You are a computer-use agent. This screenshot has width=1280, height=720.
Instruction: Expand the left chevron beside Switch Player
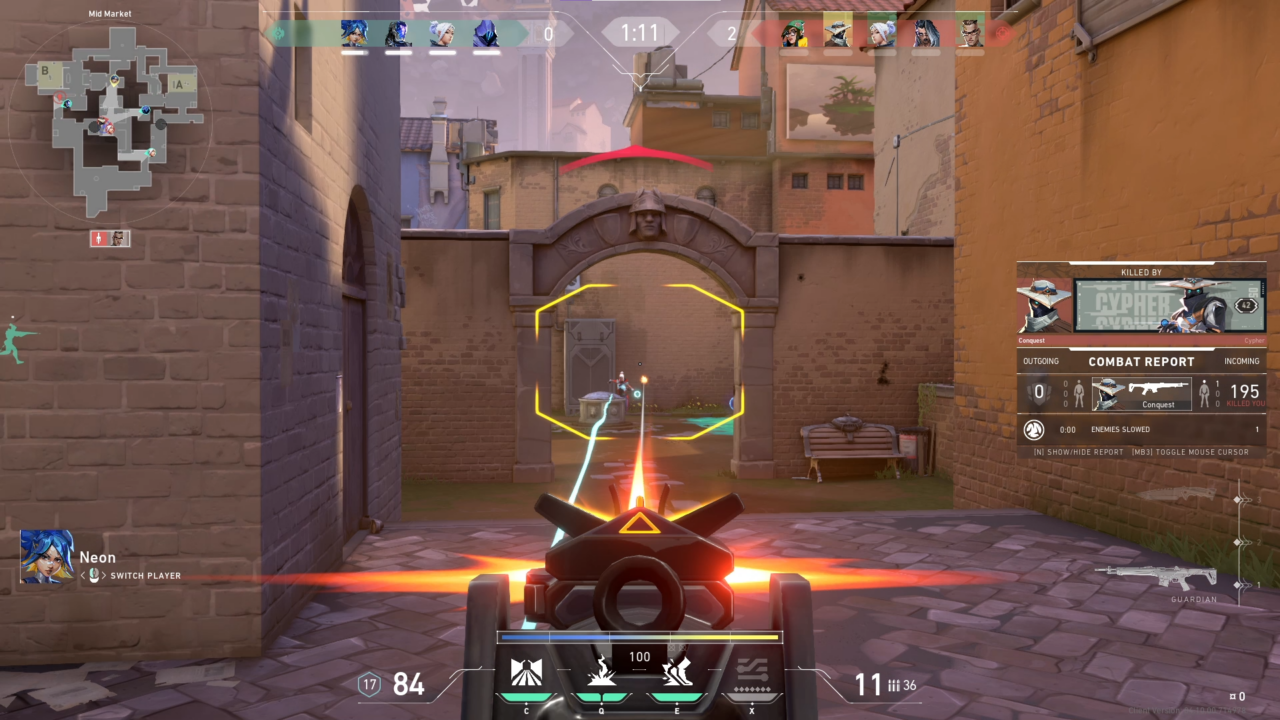pyautogui.click(x=84, y=576)
